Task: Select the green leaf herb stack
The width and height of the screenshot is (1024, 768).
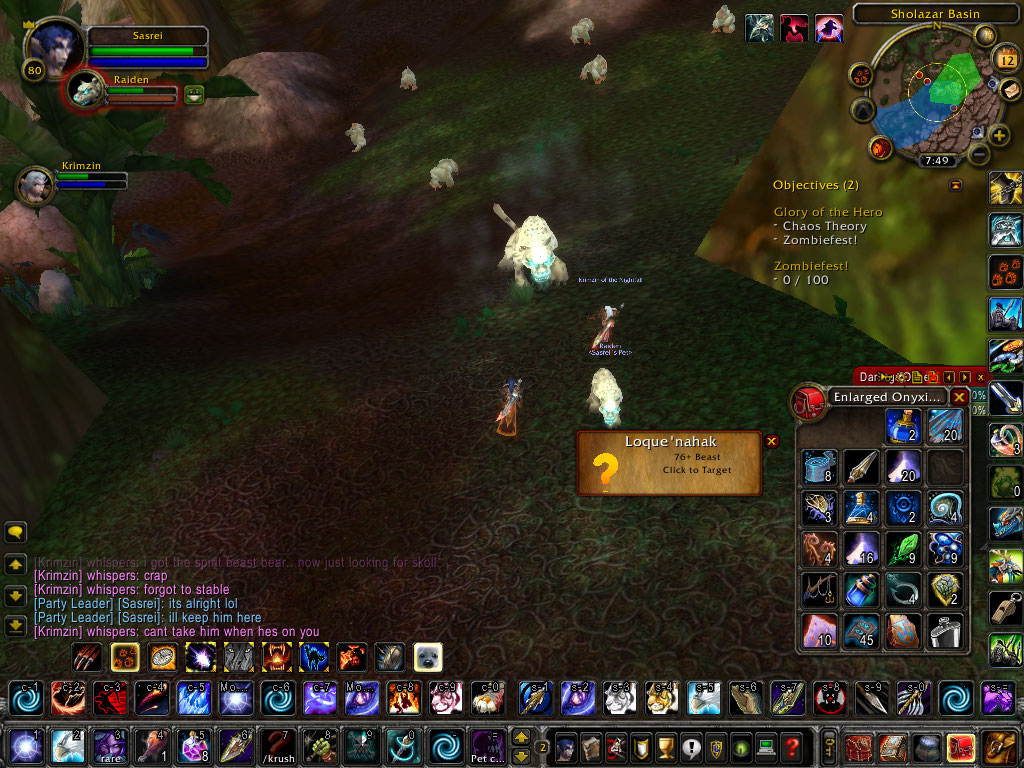Action: (903, 549)
